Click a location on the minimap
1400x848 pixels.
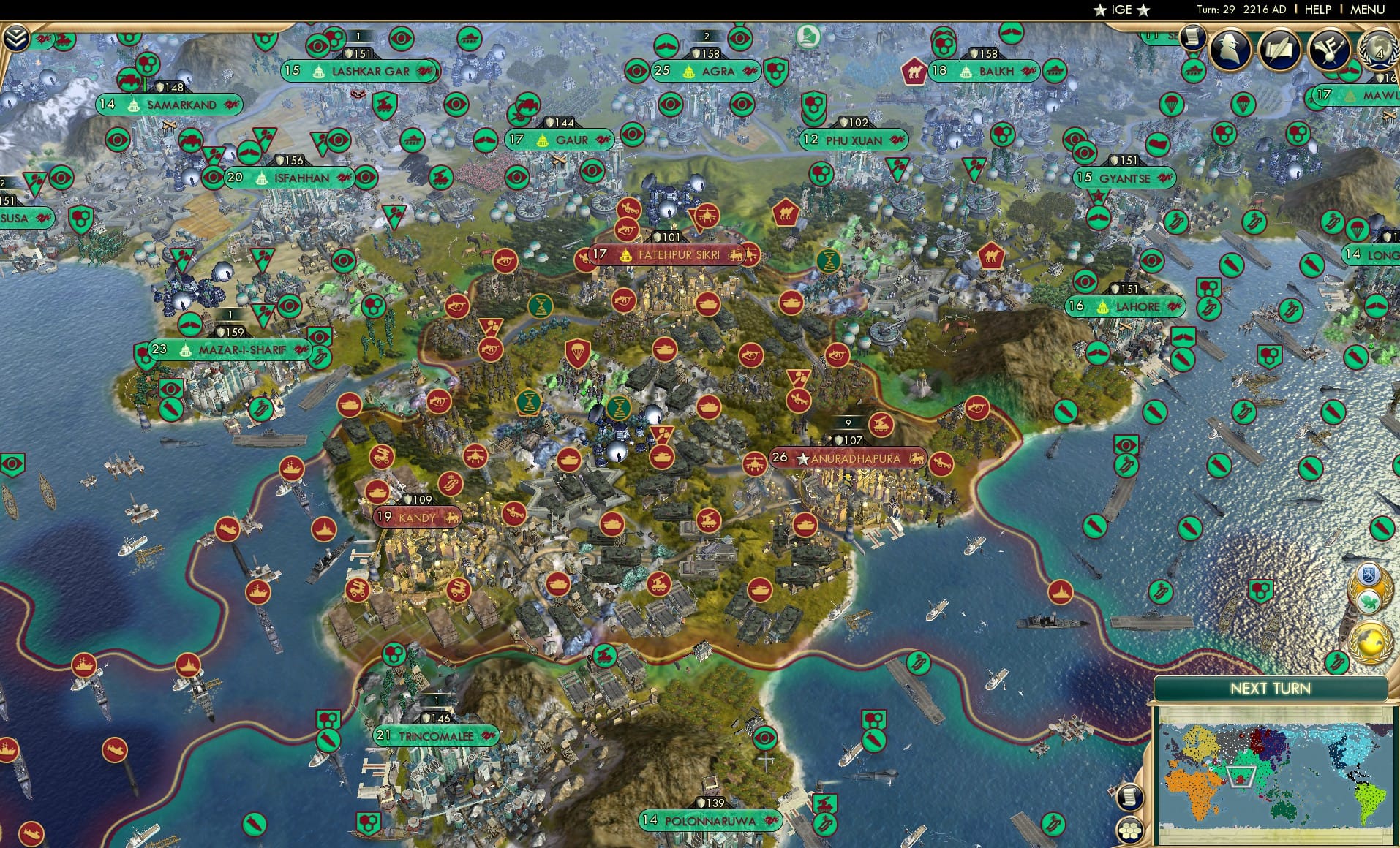(x=1258, y=775)
